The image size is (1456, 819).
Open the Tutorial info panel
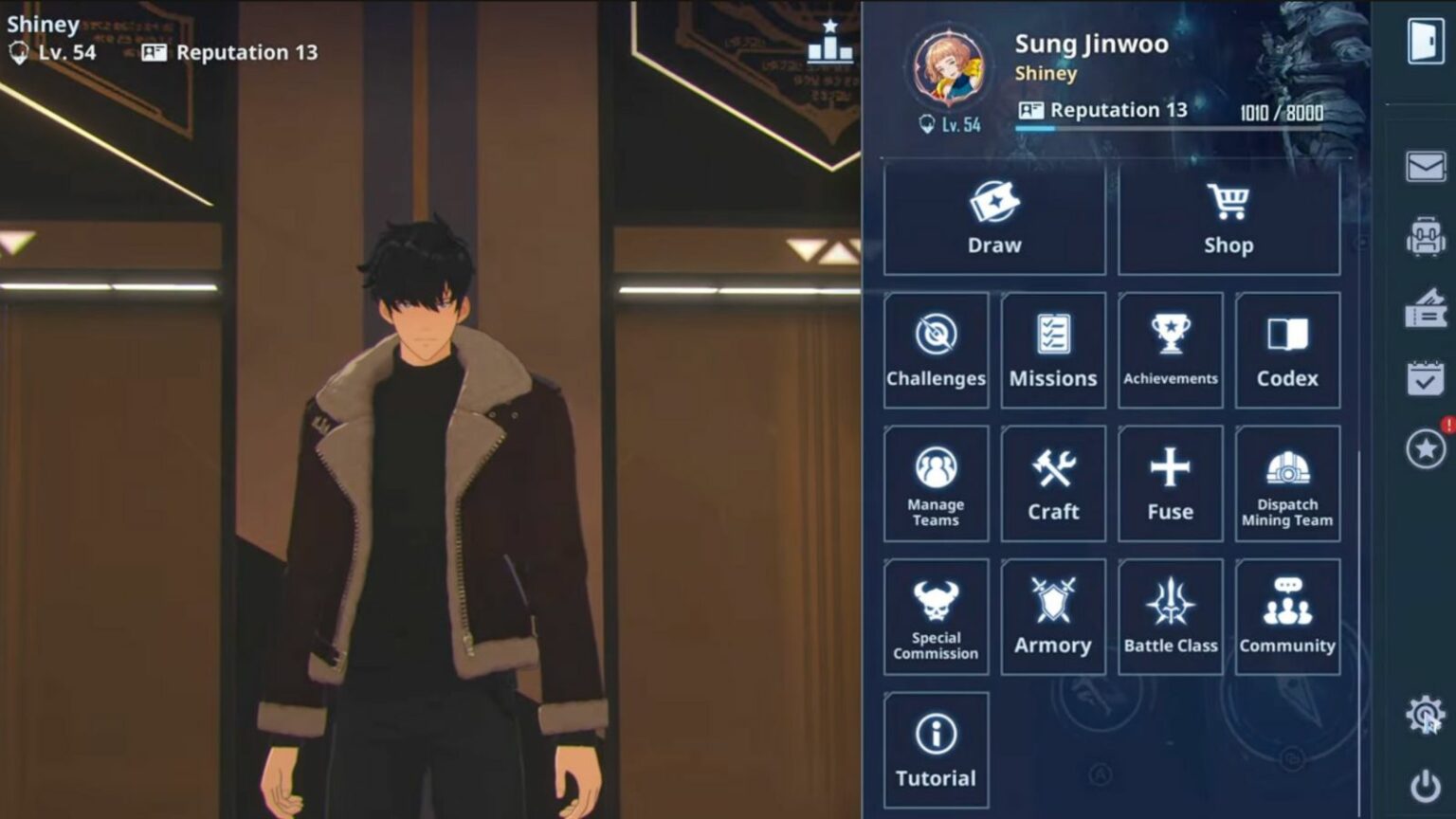tap(936, 748)
